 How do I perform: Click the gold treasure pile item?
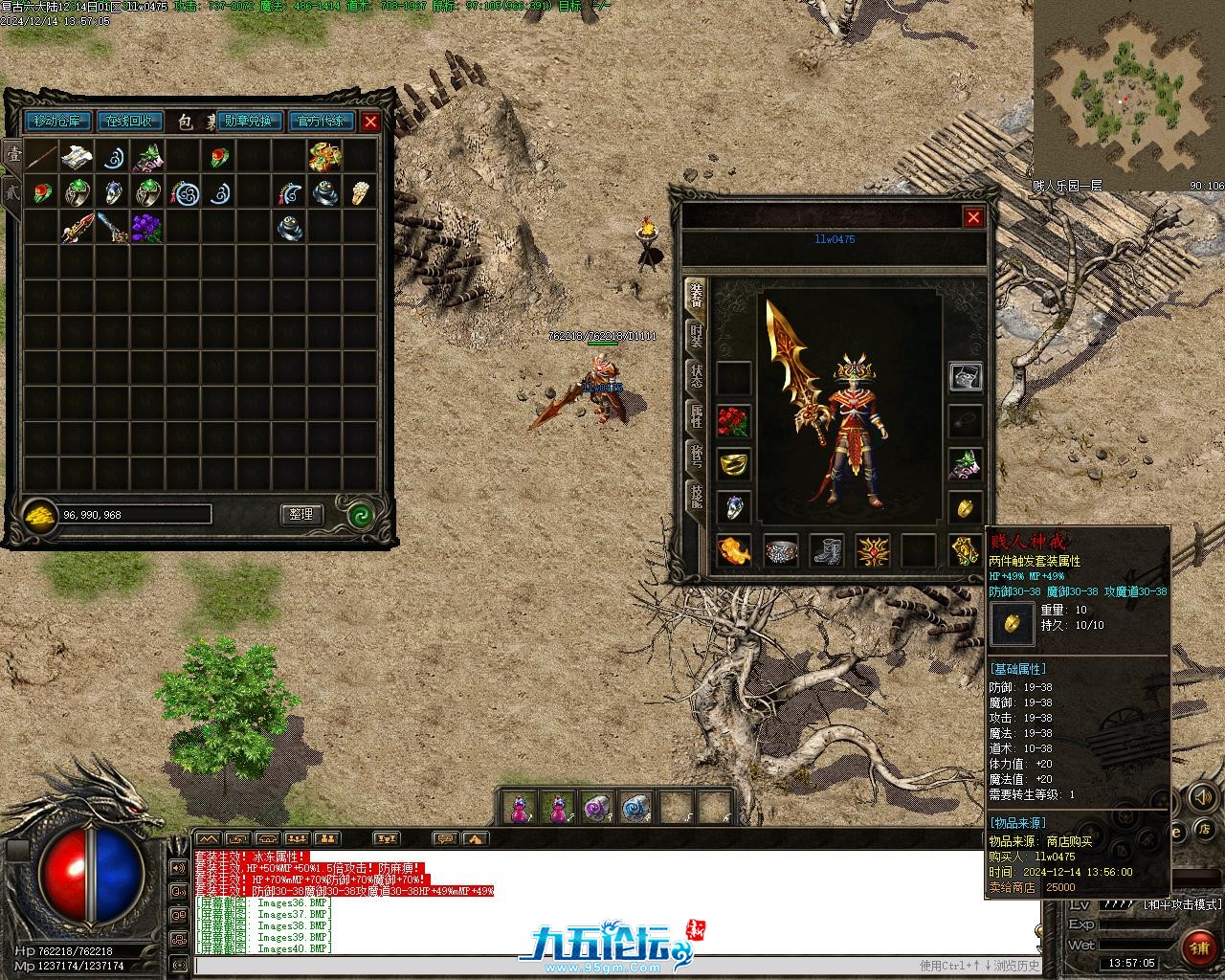pyautogui.click(x=323, y=156)
